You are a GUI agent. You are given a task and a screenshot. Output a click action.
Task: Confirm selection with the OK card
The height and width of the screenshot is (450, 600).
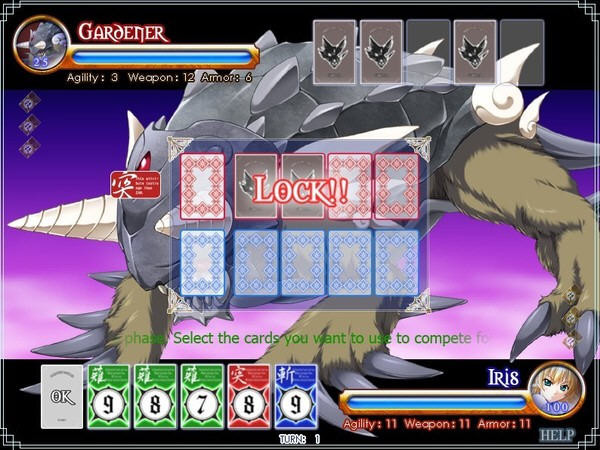[62, 396]
